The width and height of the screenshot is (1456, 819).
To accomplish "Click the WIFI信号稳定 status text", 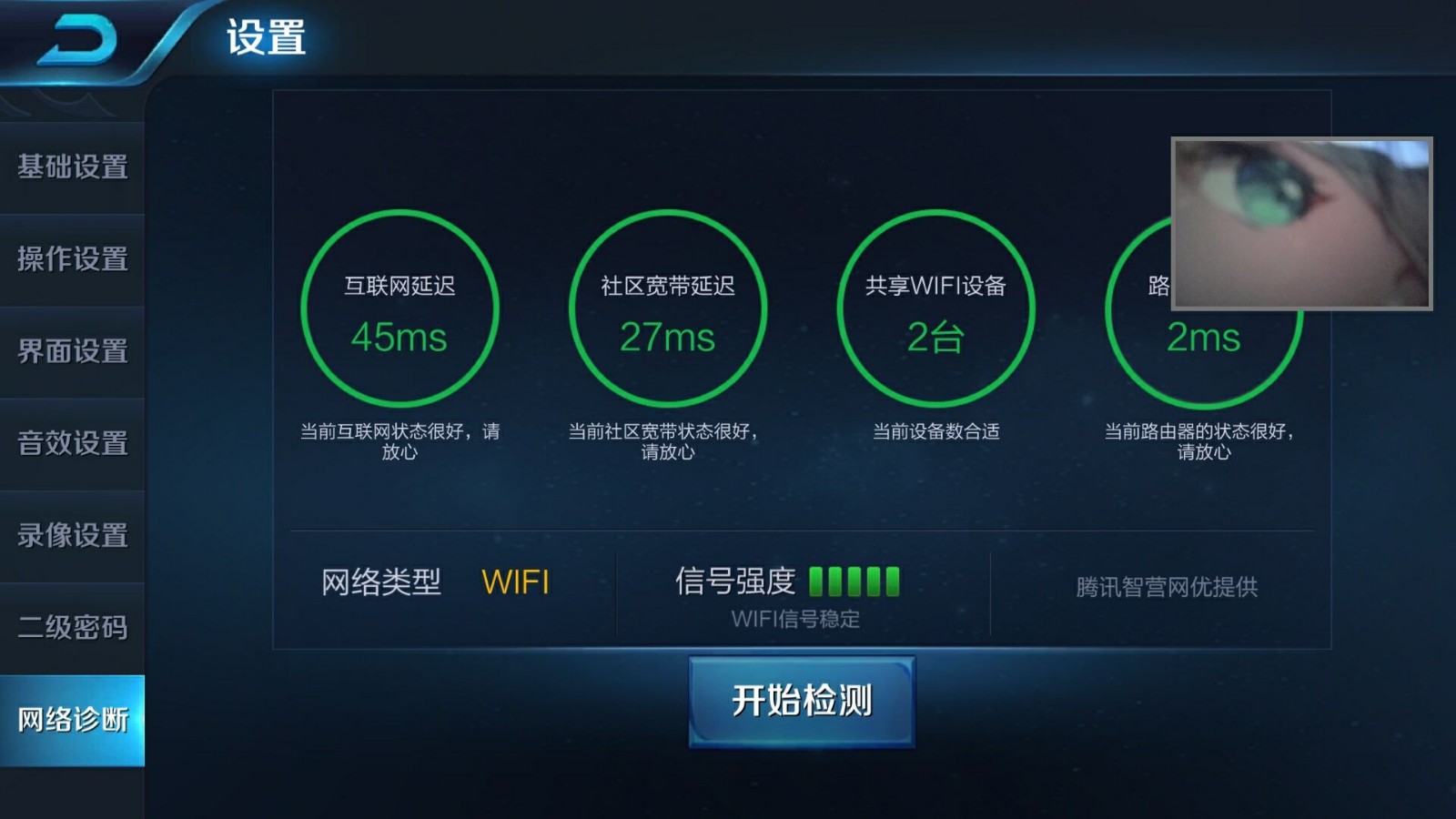I will point(796,619).
